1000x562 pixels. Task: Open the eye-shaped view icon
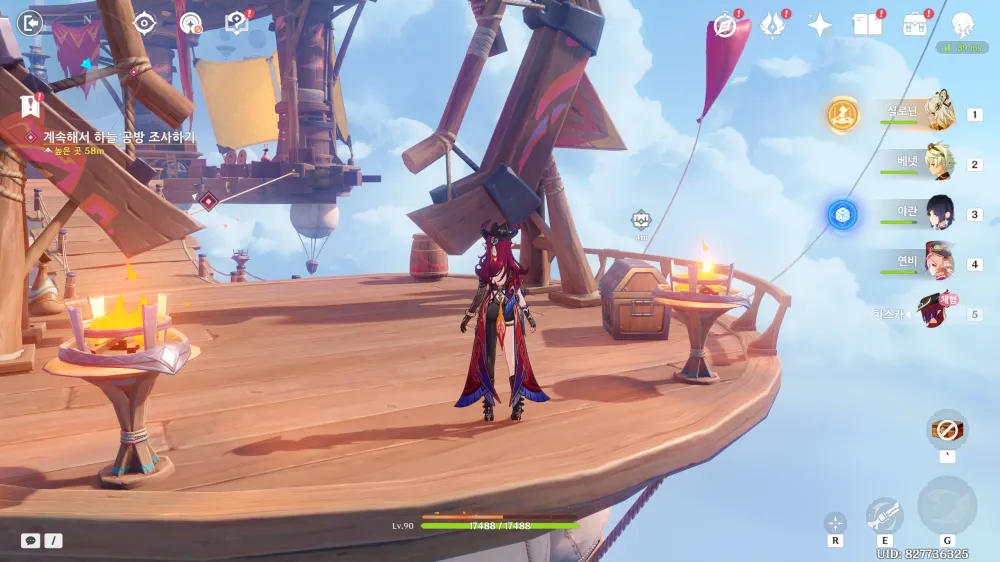pyautogui.click(x=145, y=22)
